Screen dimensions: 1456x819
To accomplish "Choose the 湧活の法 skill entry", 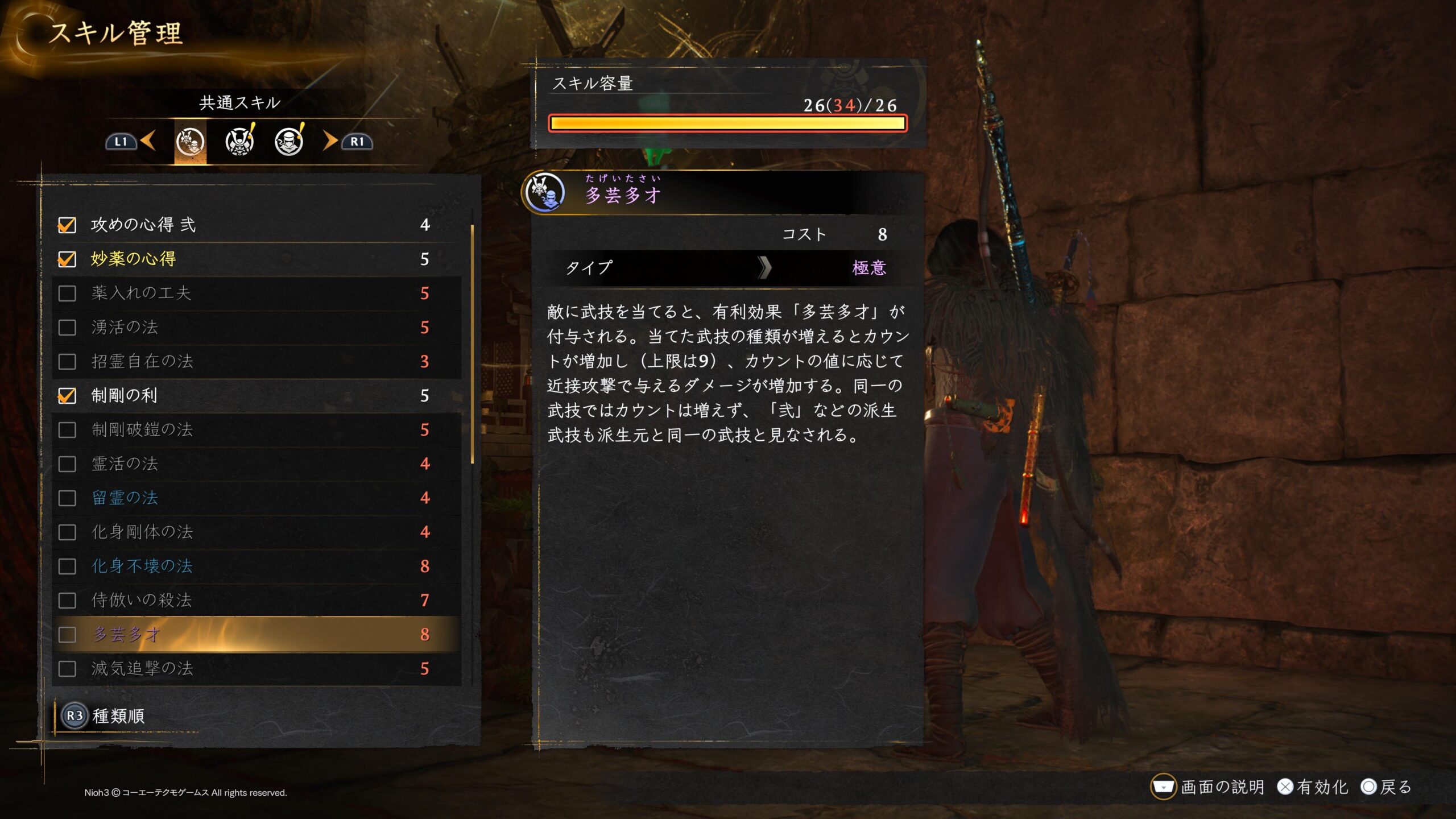I will (x=256, y=328).
